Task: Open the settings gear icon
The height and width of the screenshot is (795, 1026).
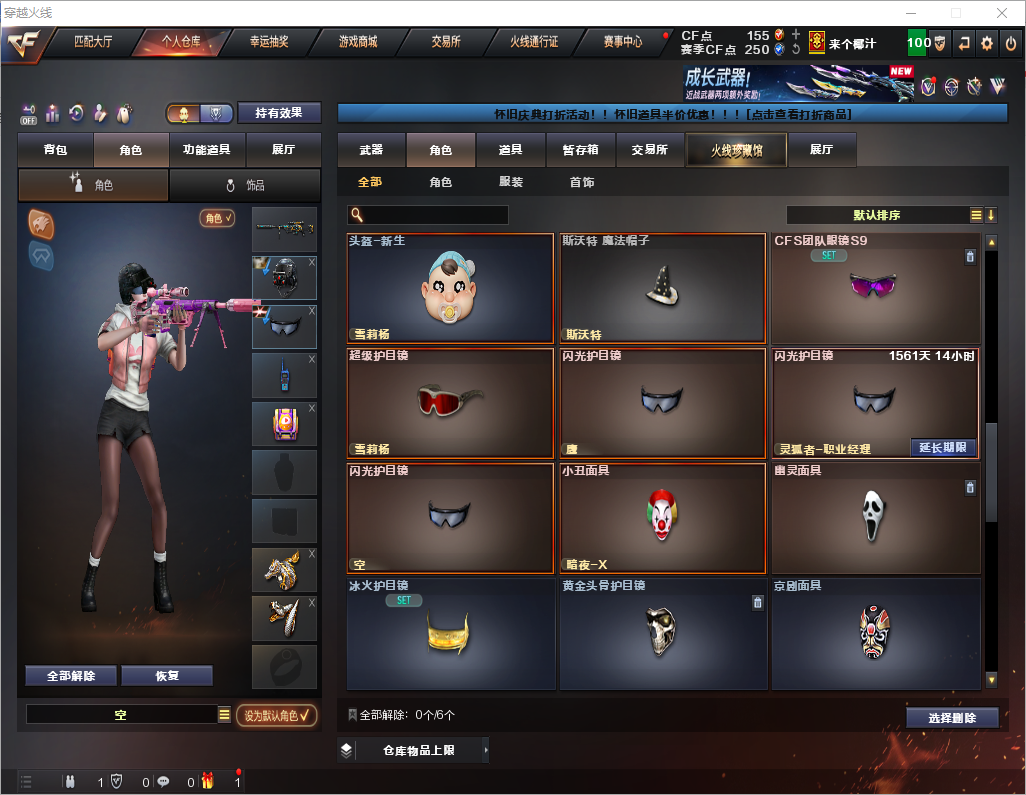Action: (x=987, y=43)
